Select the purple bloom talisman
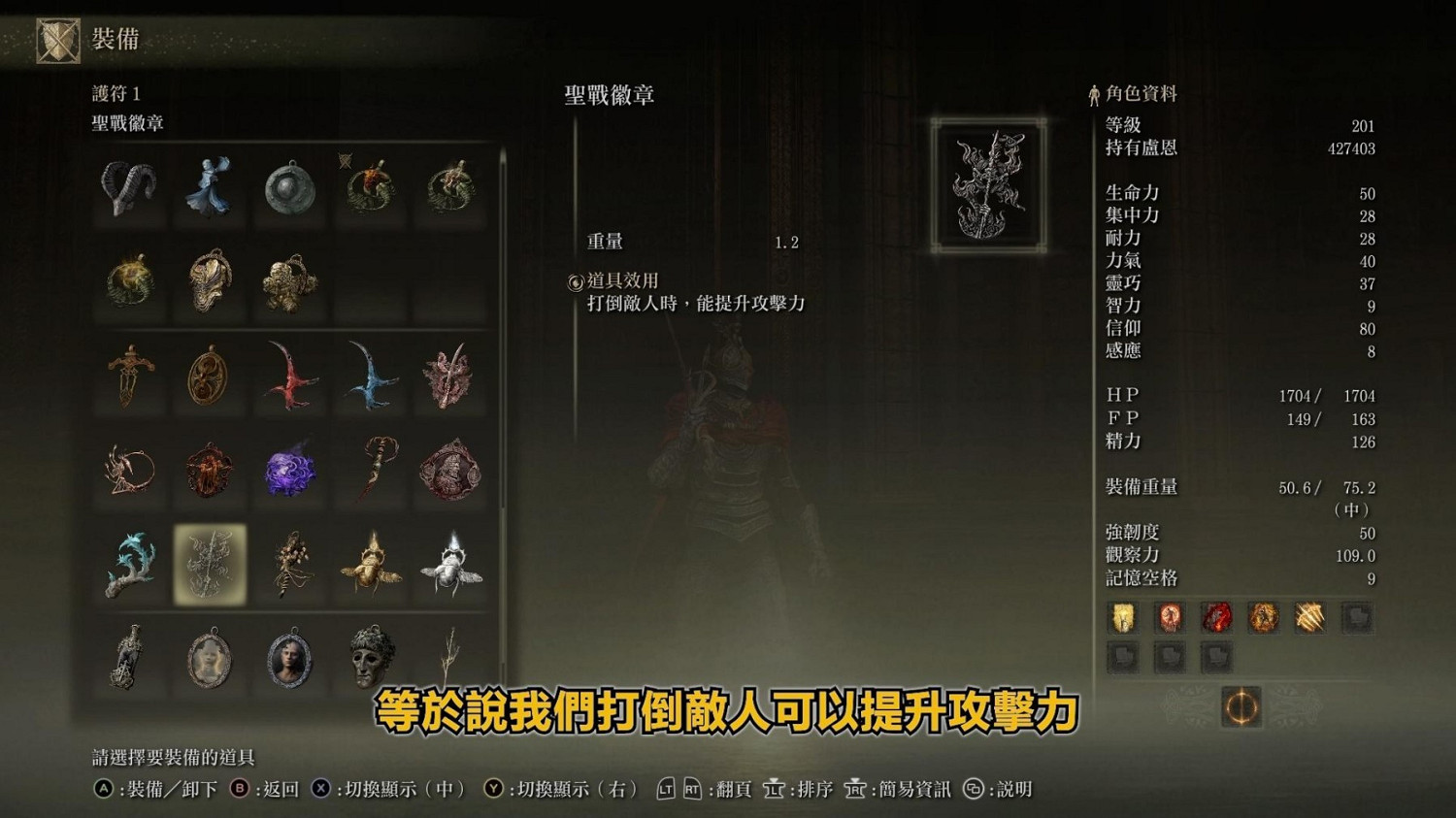Image resolution: width=1456 pixels, height=818 pixels. (x=289, y=474)
